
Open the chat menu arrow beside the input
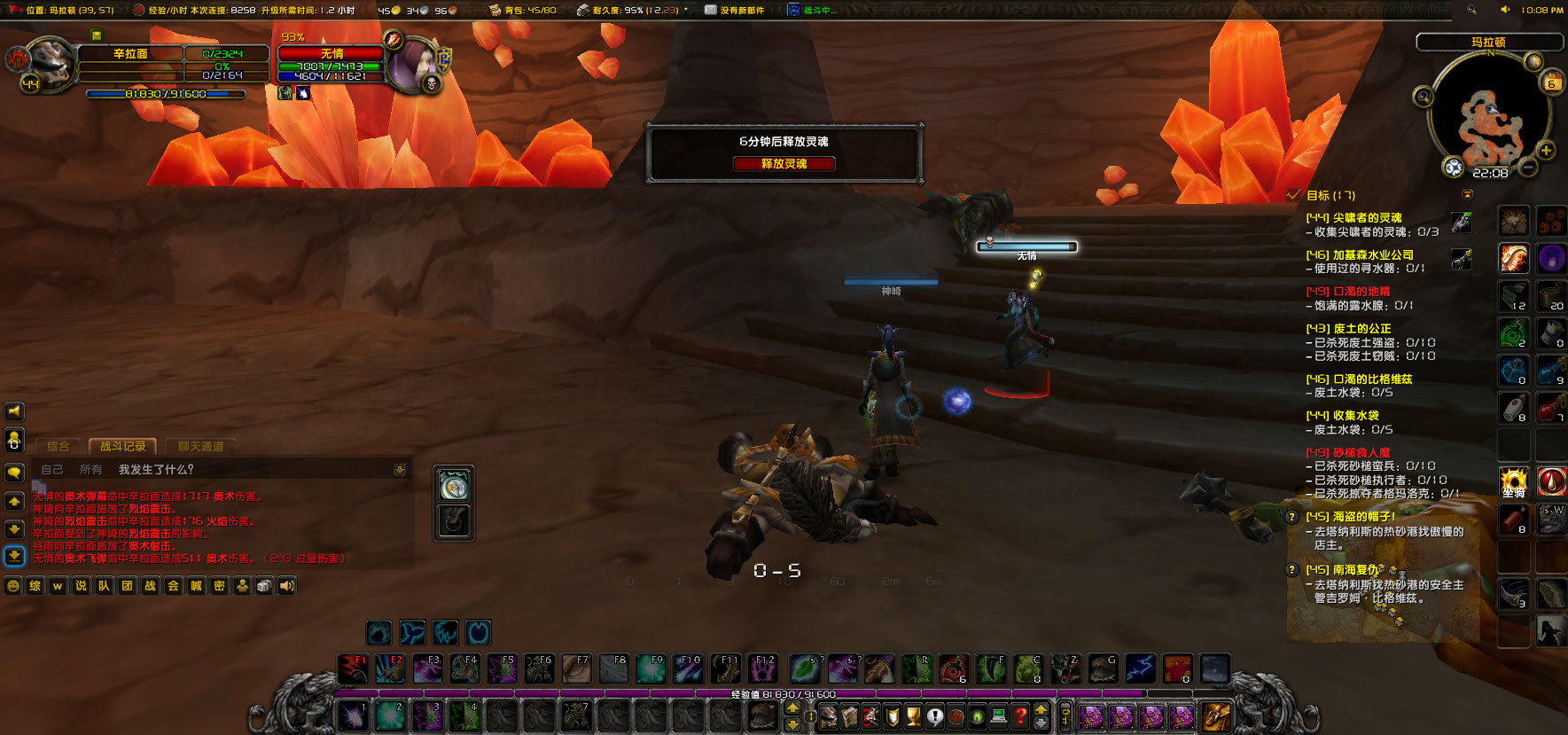[x=402, y=468]
